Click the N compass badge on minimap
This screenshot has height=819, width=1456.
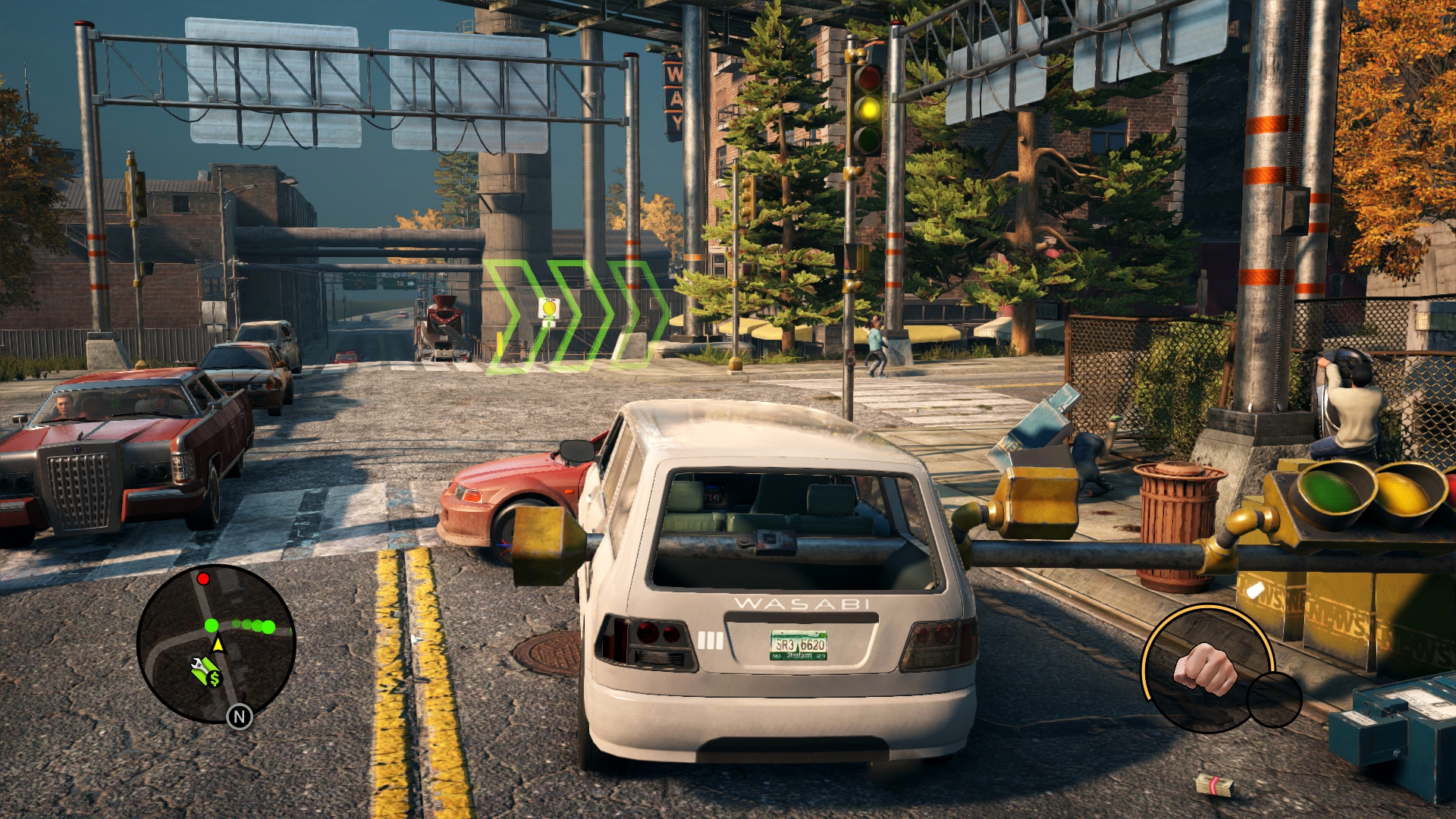pyautogui.click(x=240, y=717)
